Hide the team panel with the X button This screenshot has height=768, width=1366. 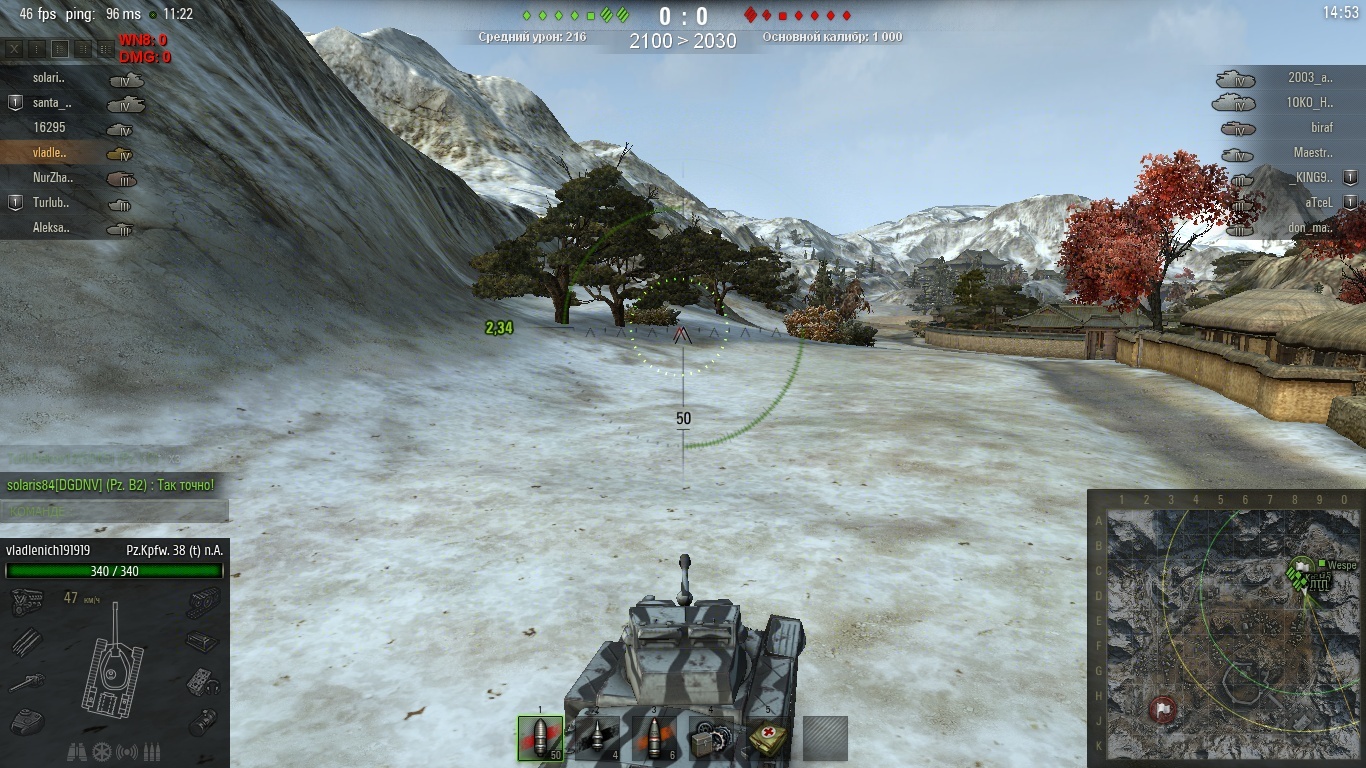pos(14,48)
